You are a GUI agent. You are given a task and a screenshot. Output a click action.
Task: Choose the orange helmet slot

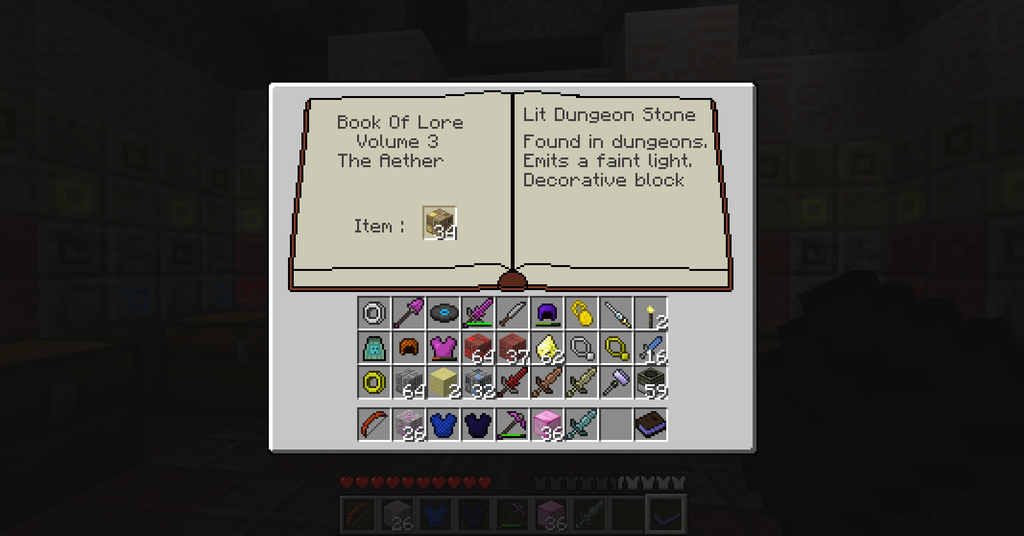[408, 348]
